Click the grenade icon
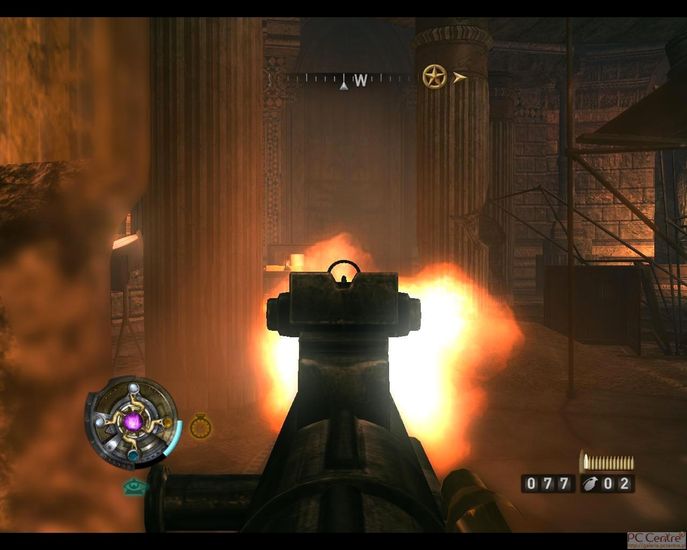Screen dimensions: 687x550 click(597, 484)
